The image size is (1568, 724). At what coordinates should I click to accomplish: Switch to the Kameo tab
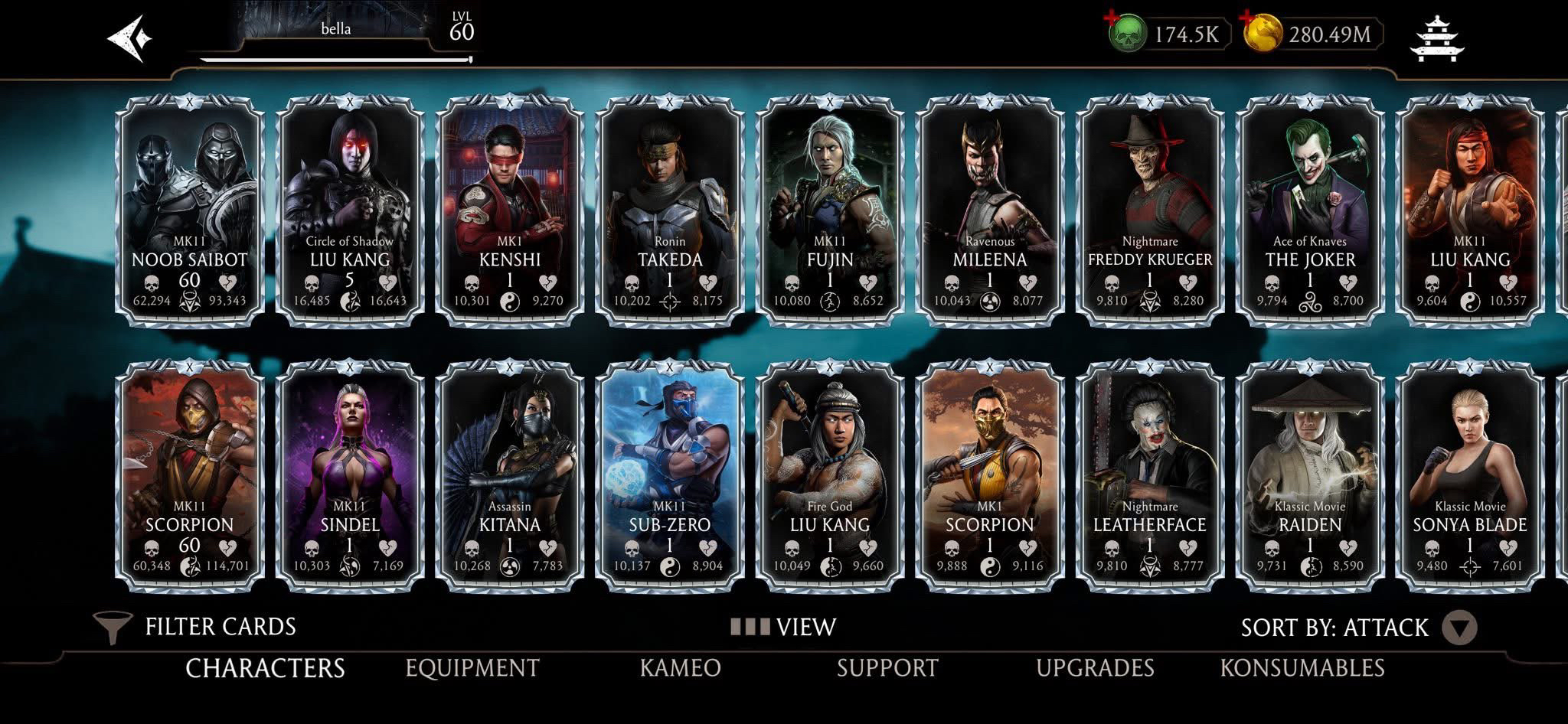[681, 668]
